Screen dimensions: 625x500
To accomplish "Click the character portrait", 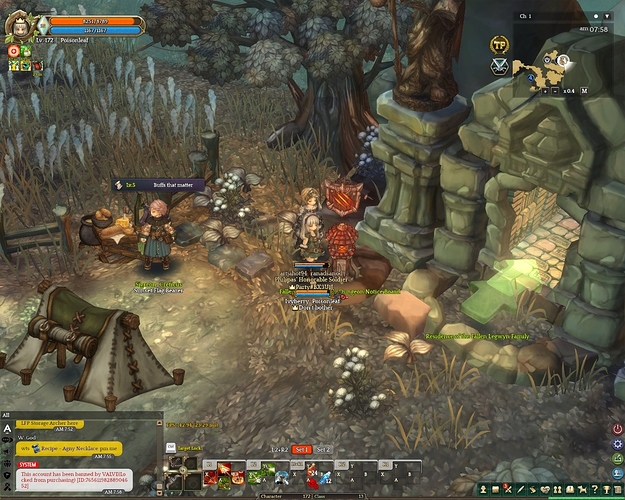I will coord(20,22).
